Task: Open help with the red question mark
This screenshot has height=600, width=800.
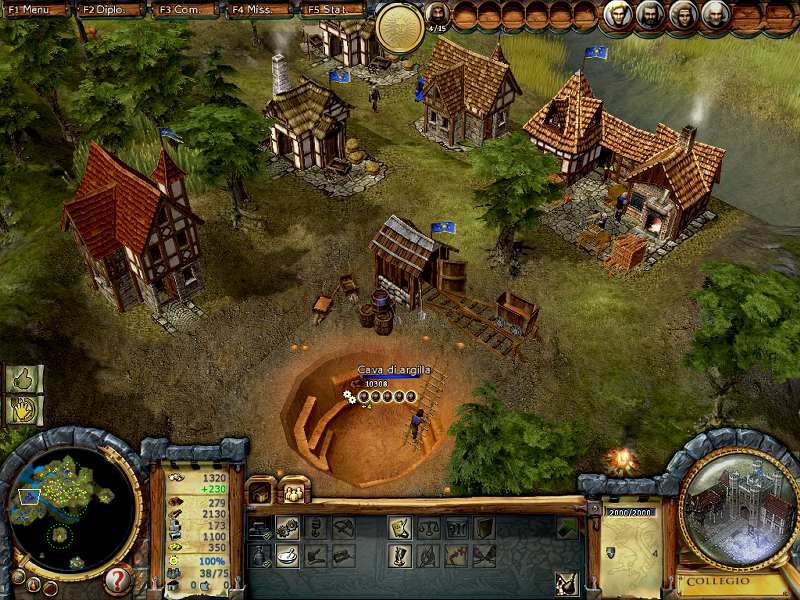Action: [118, 579]
